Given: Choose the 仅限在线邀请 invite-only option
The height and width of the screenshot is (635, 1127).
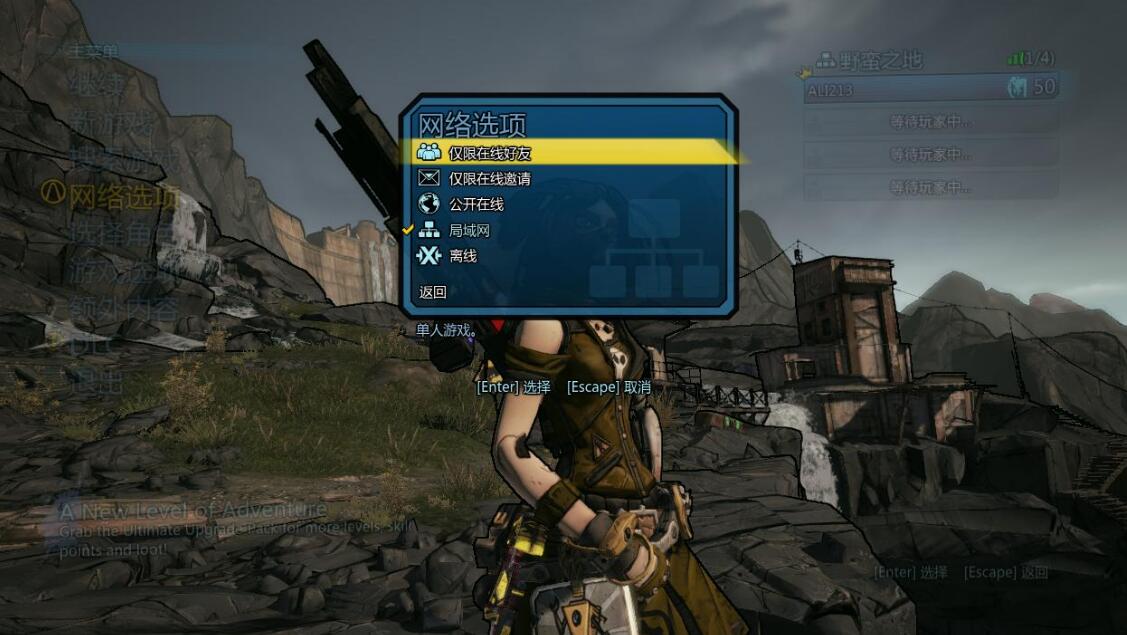Looking at the screenshot, I should tap(489, 179).
